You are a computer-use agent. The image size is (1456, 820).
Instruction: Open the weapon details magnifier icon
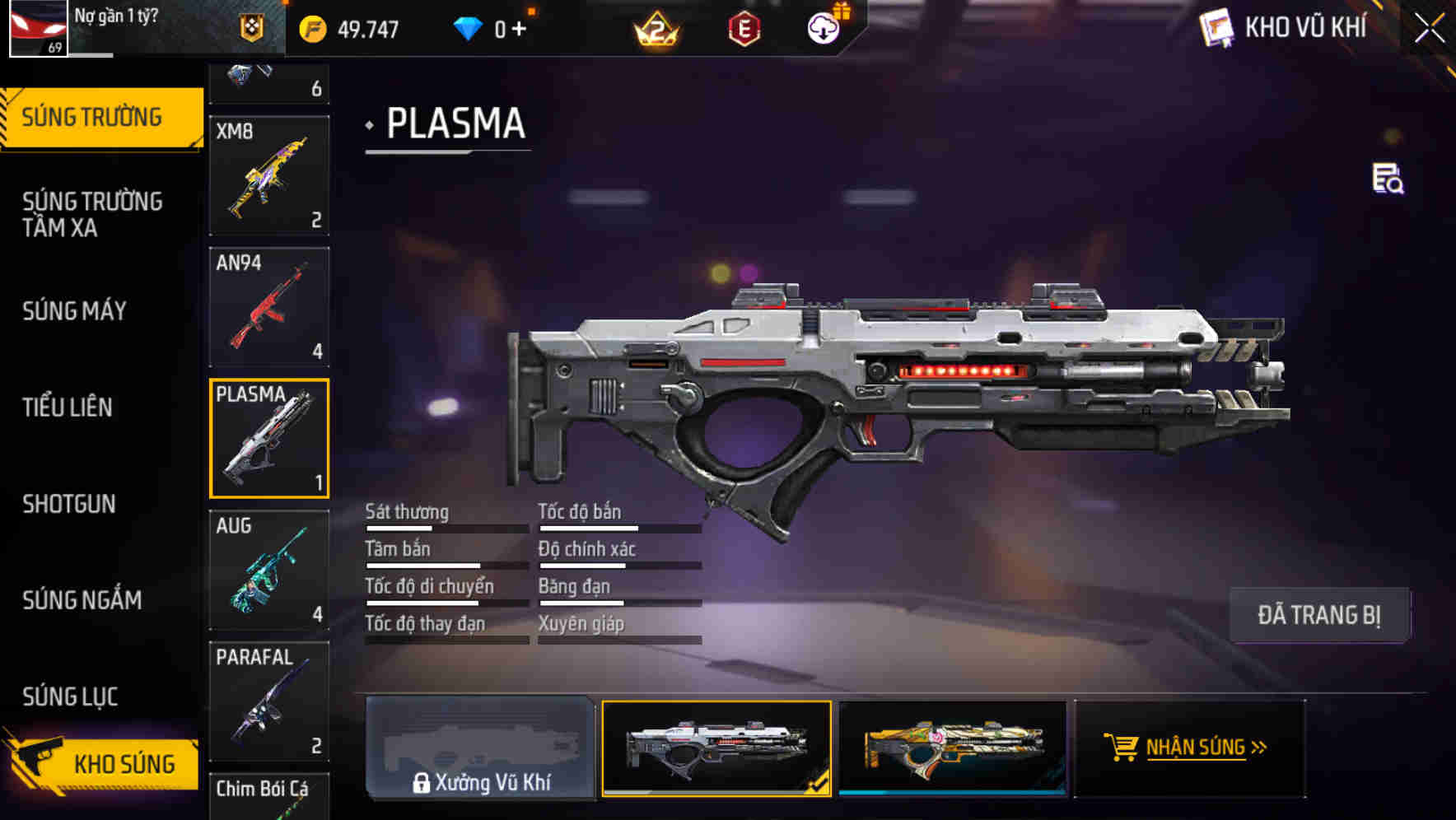click(x=1388, y=179)
